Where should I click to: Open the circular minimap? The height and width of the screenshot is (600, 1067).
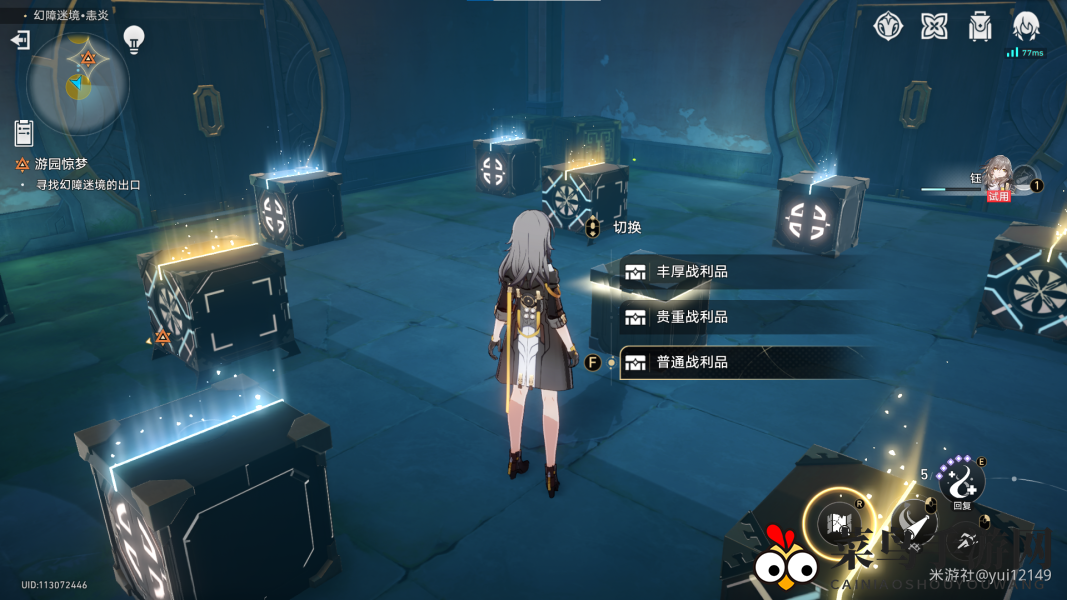click(x=78, y=85)
